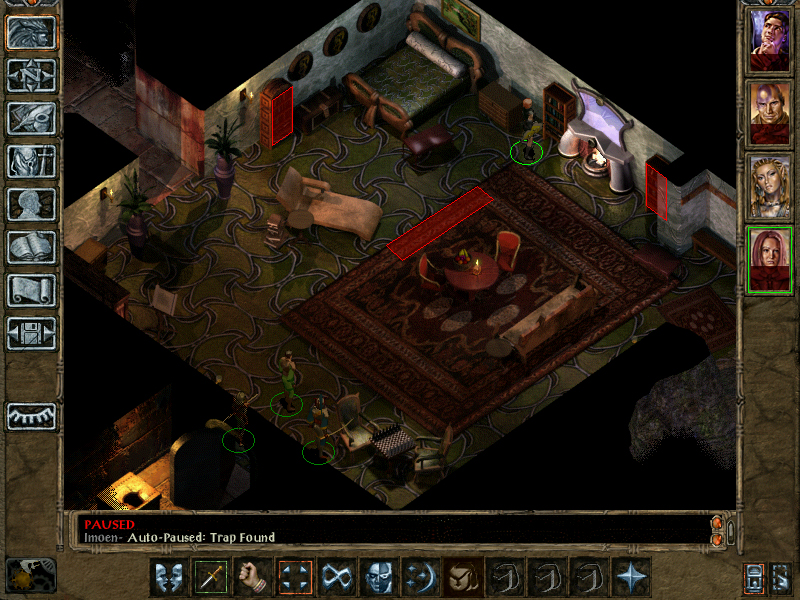Return to game view with dragon head button

click(31, 32)
